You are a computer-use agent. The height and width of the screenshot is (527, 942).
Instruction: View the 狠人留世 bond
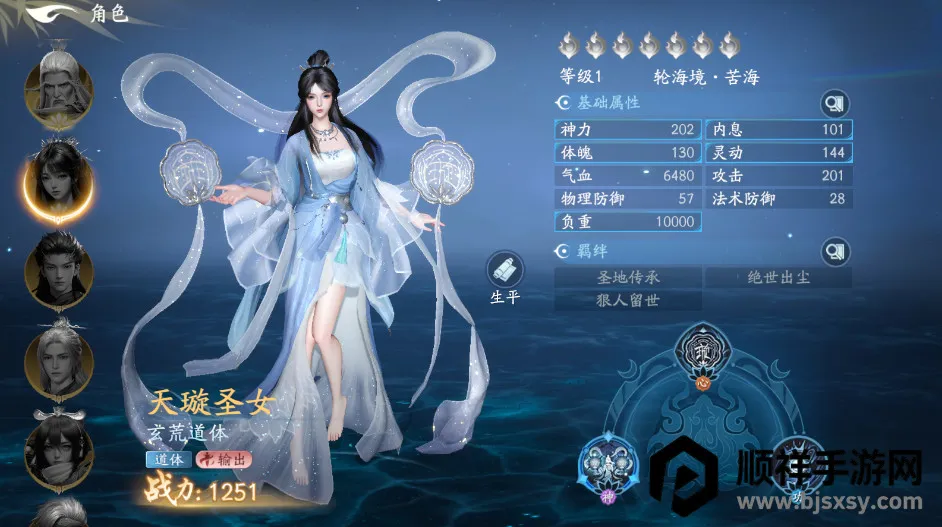(x=628, y=299)
